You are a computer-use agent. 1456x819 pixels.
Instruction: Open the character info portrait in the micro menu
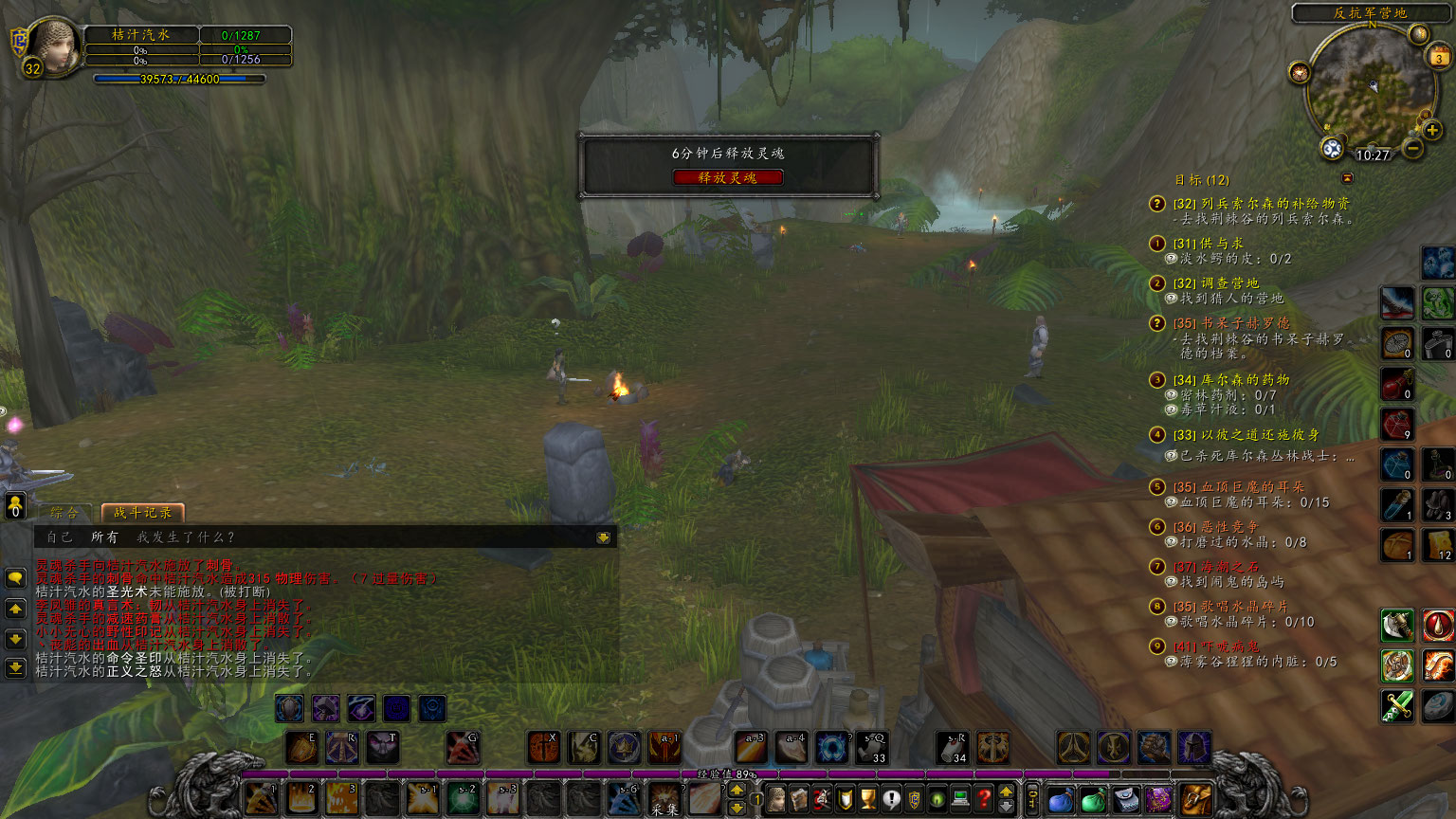[x=775, y=798]
